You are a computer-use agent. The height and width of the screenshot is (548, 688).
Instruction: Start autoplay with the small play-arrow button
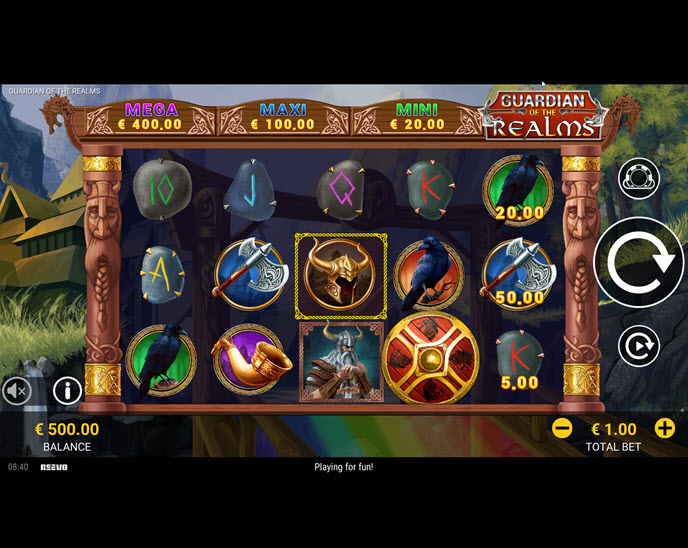point(638,346)
